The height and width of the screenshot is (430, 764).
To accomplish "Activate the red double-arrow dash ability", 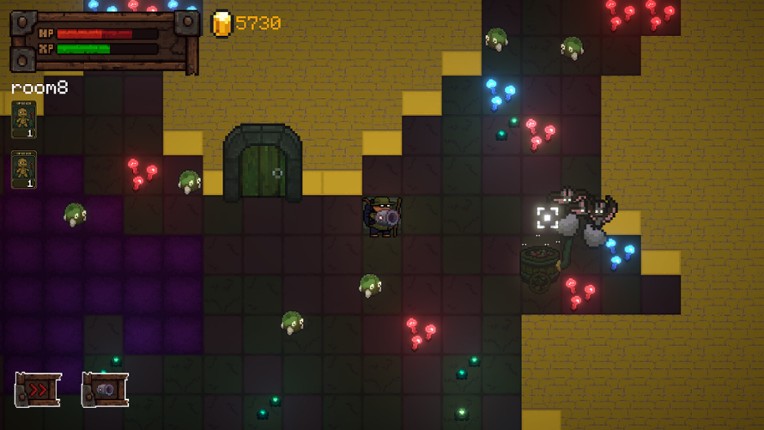I will click(38, 389).
